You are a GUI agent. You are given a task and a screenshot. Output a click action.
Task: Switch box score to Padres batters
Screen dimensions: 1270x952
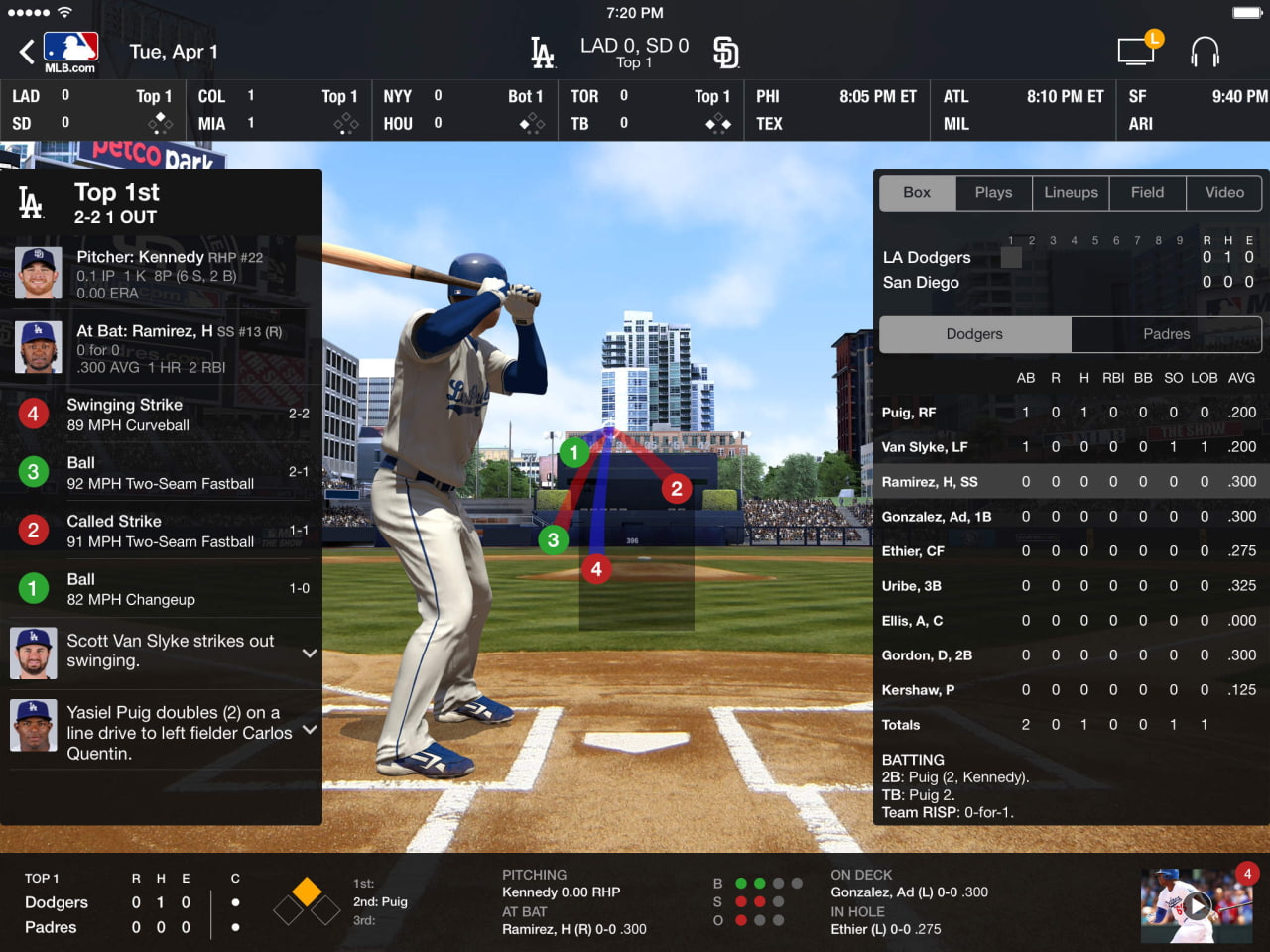[x=1166, y=334]
